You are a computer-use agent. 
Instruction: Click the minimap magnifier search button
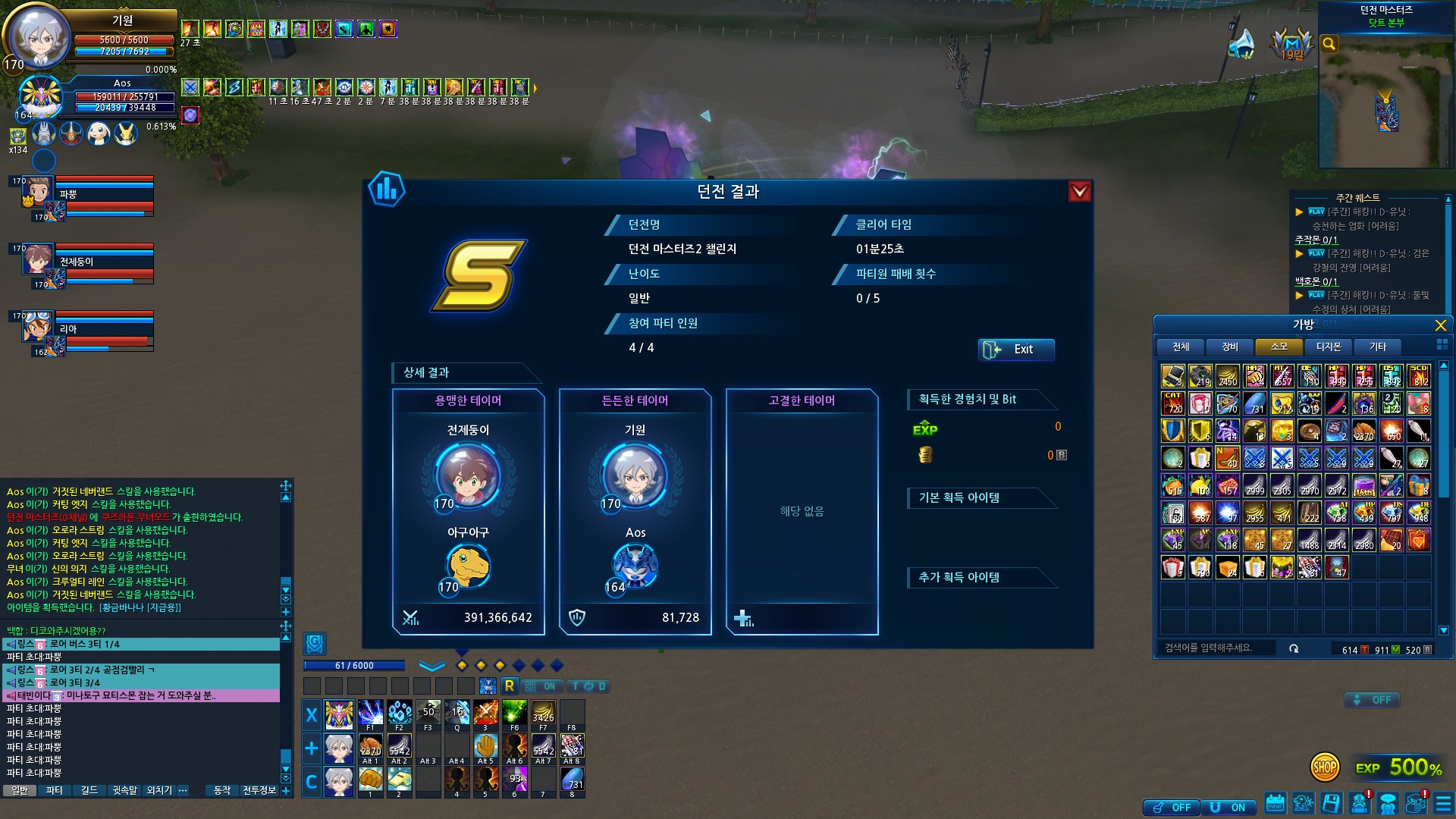point(1329,44)
